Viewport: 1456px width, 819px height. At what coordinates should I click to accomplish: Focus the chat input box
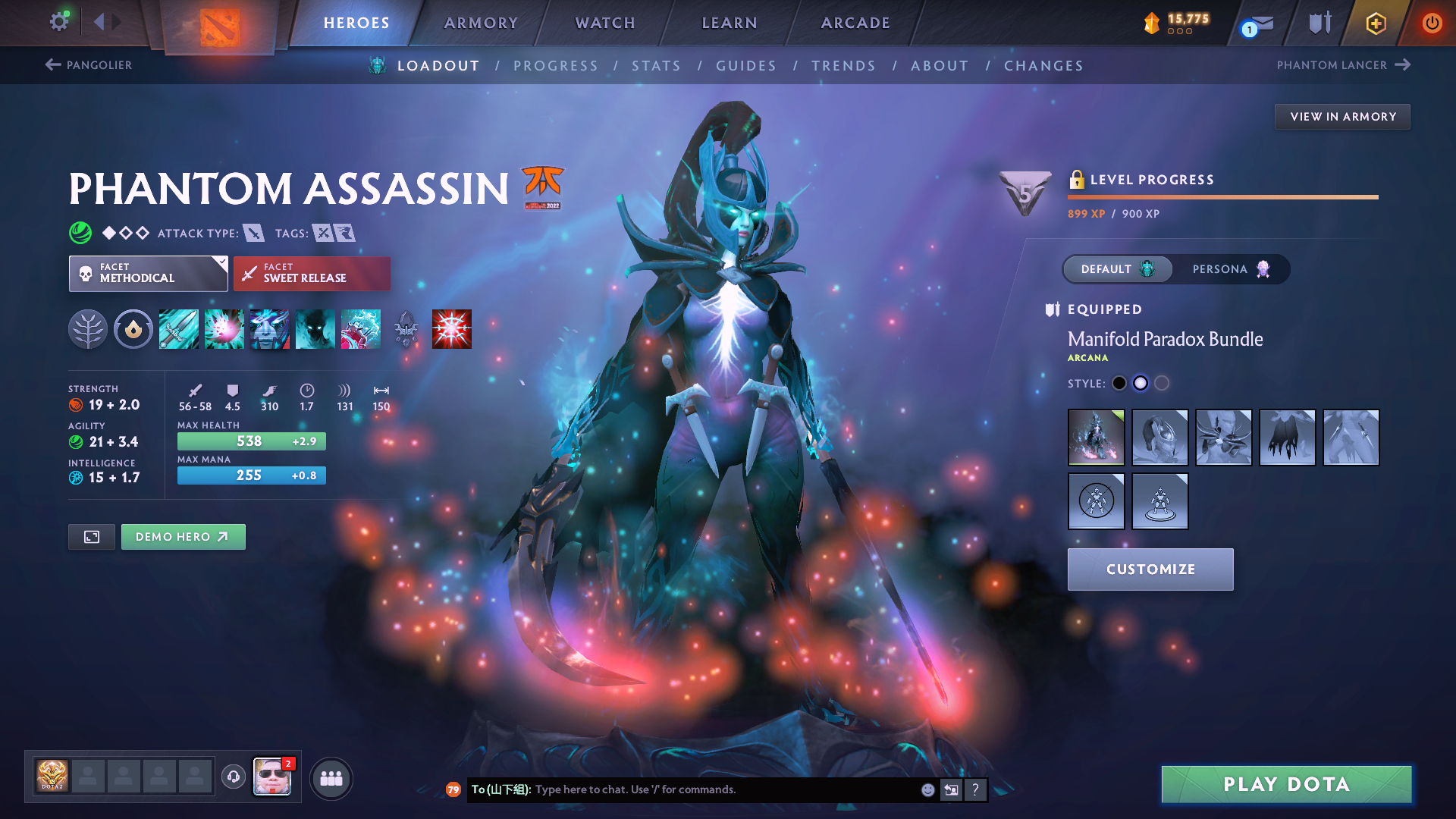[720, 789]
